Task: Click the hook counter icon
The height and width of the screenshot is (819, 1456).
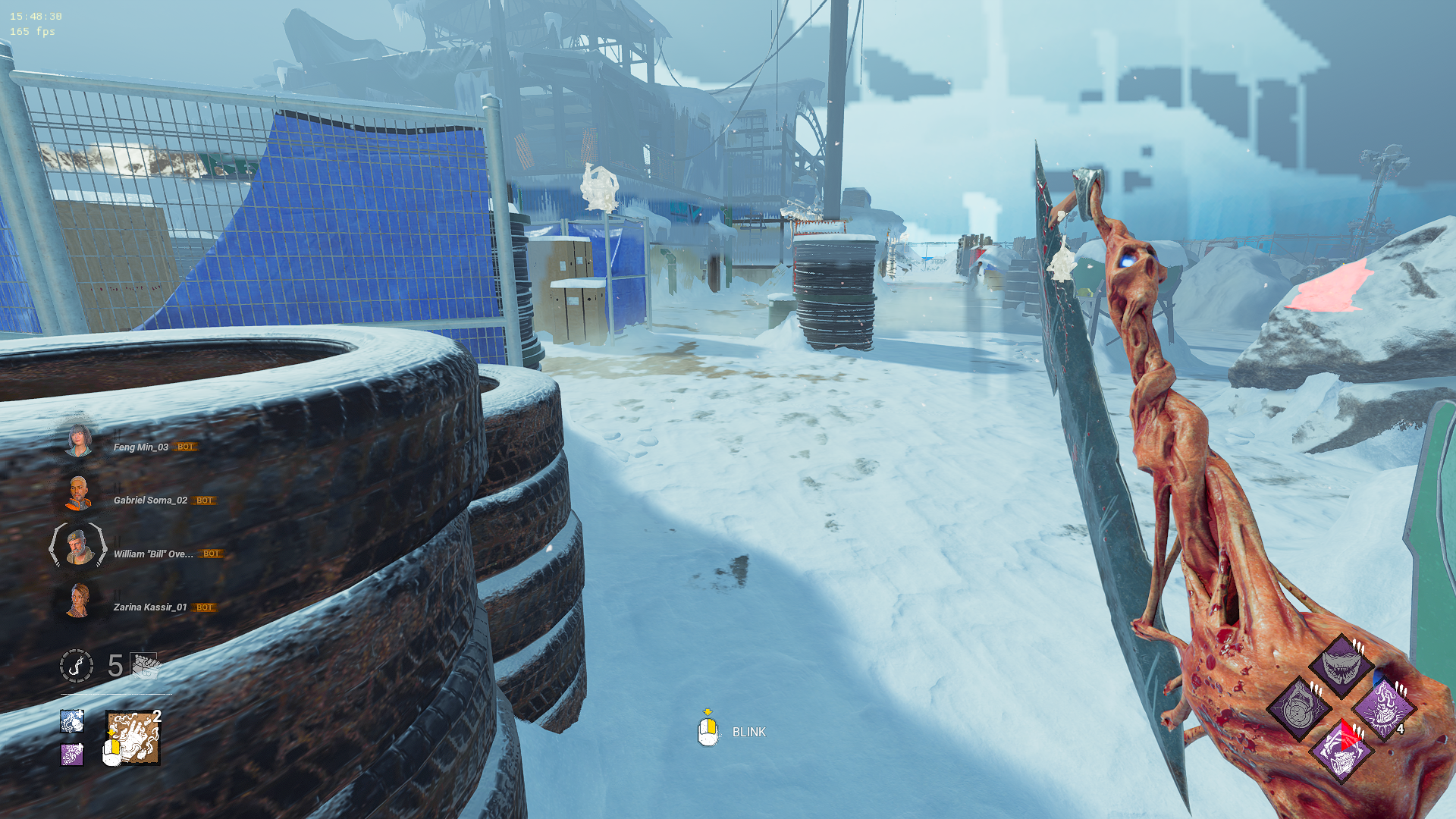Action: (77, 666)
